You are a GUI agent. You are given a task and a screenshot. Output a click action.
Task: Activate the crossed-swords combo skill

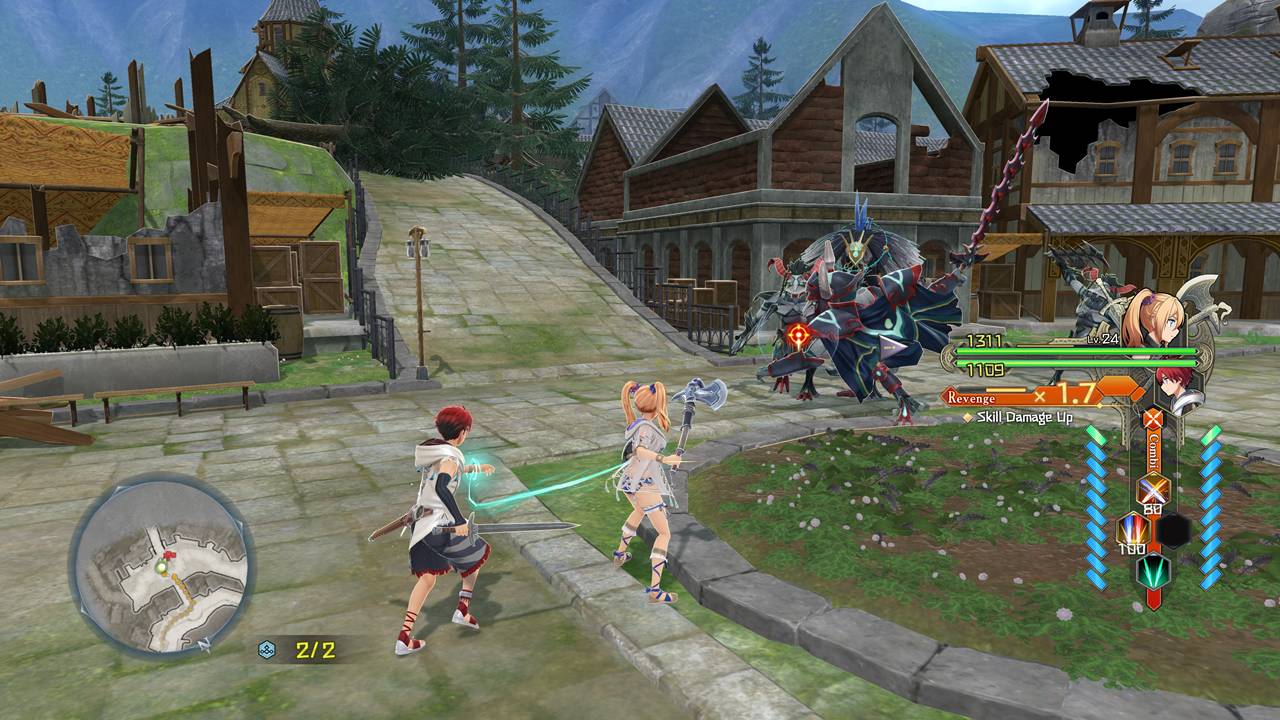1153,490
